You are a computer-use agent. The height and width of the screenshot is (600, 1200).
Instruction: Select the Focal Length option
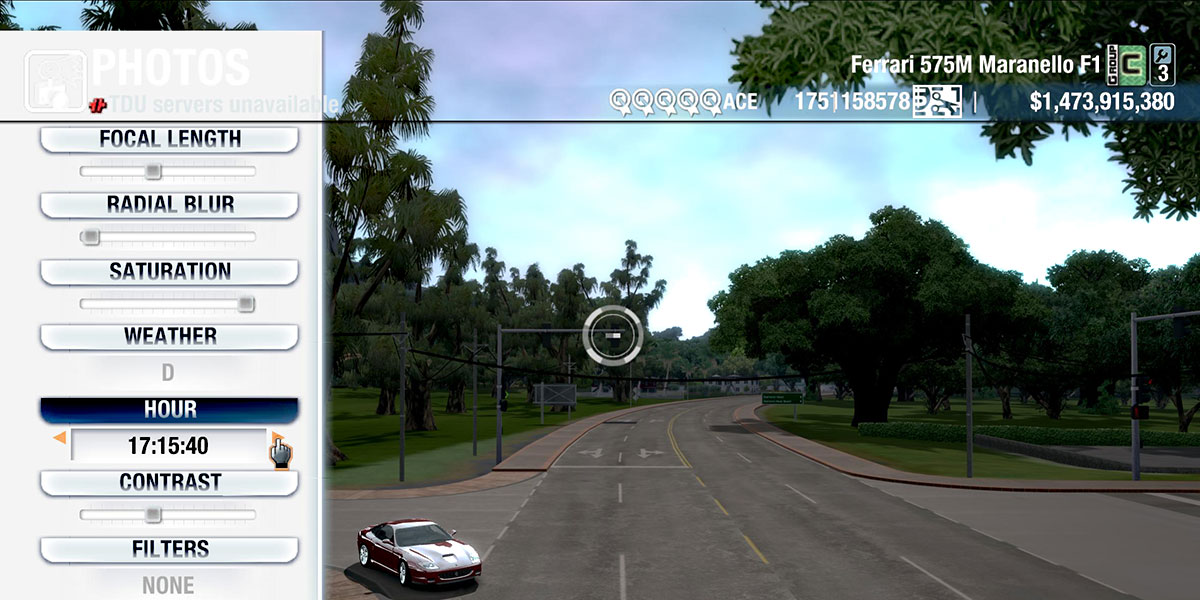[169, 139]
